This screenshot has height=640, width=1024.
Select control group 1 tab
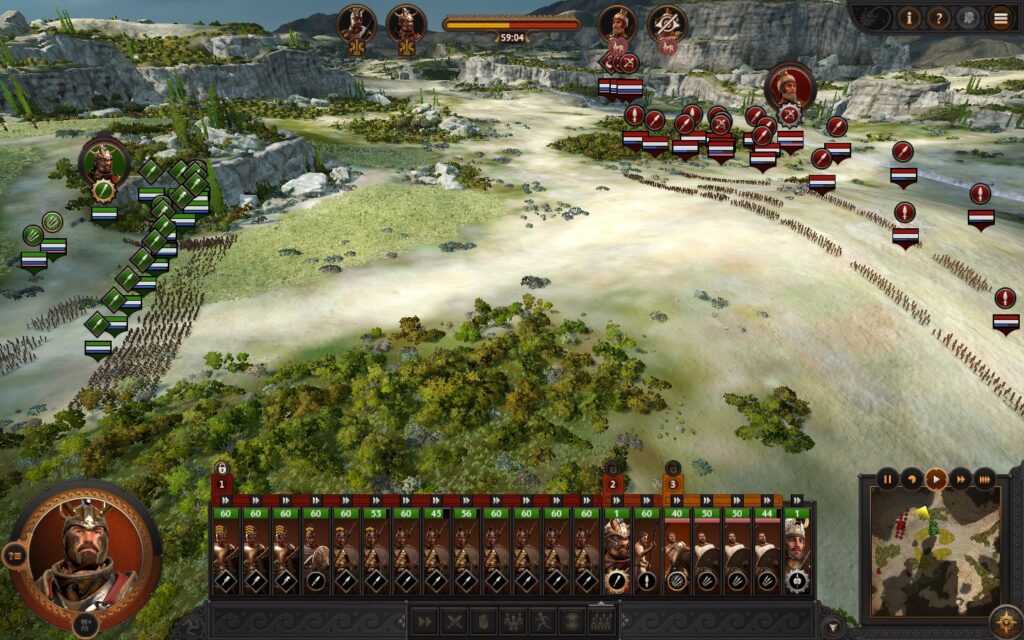click(x=221, y=484)
